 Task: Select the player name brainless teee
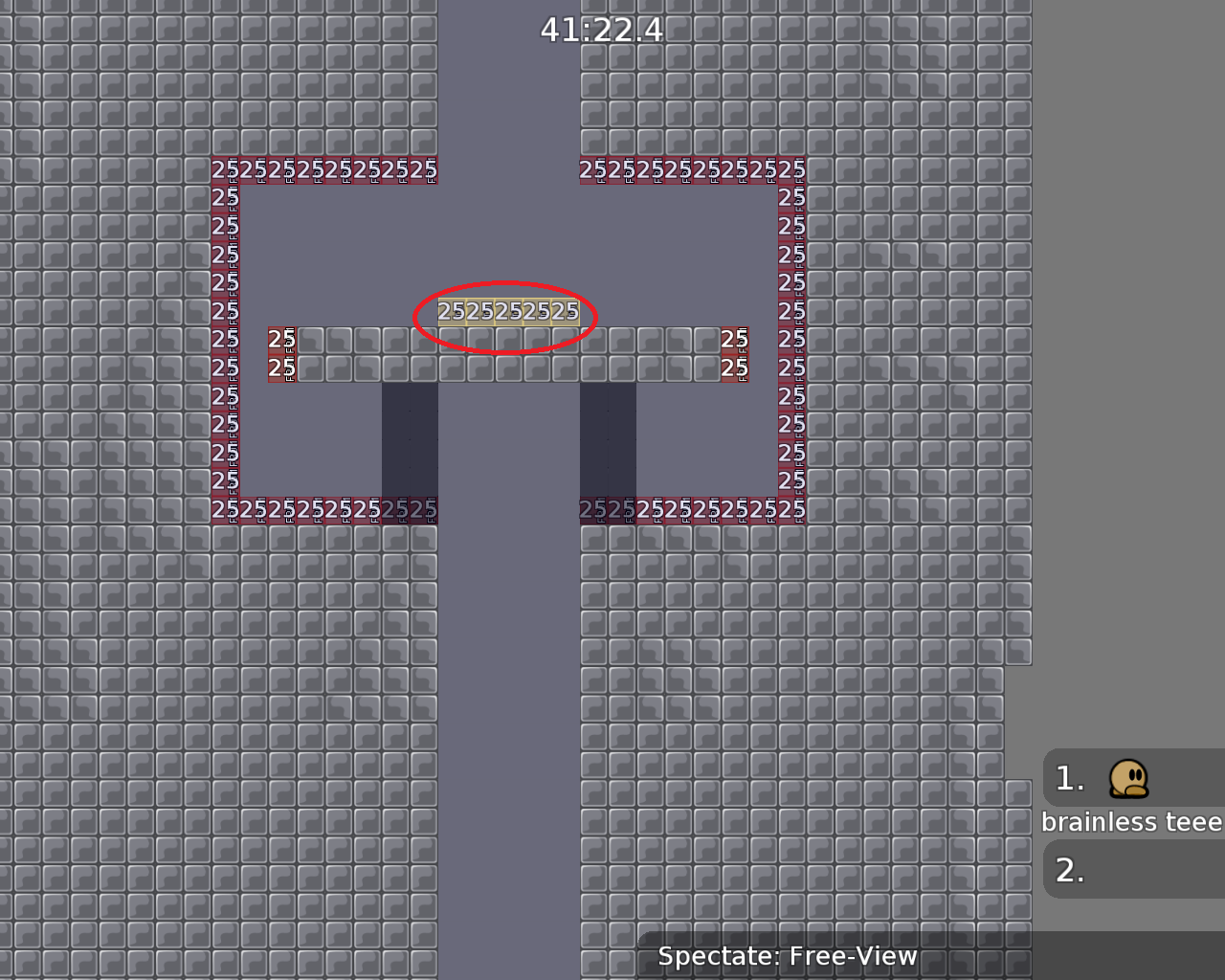pyautogui.click(x=1131, y=821)
